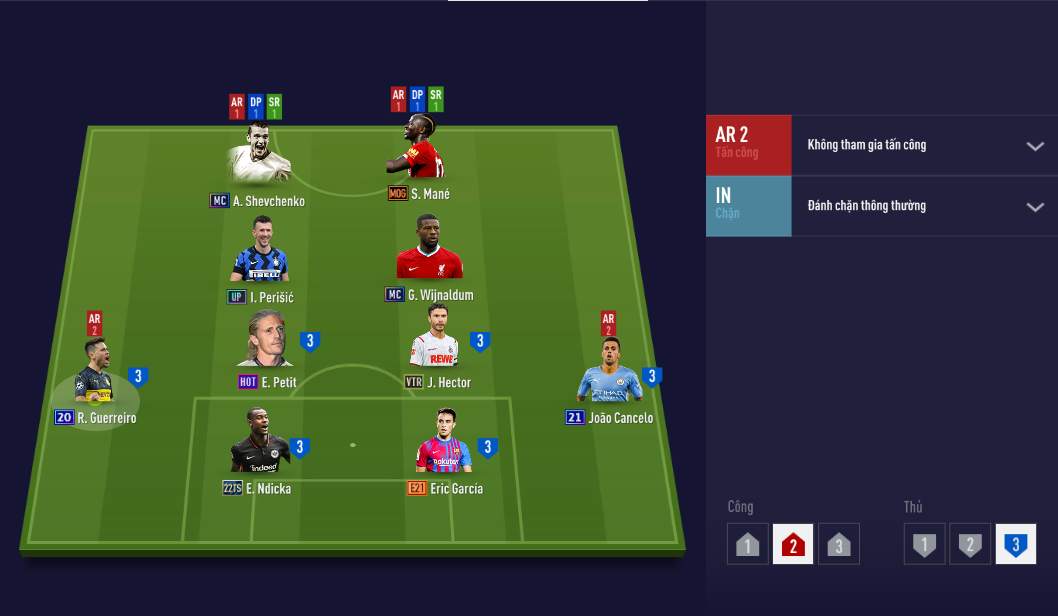This screenshot has height=616, width=1058.
Task: Set attack level to 2
Action: click(x=793, y=545)
